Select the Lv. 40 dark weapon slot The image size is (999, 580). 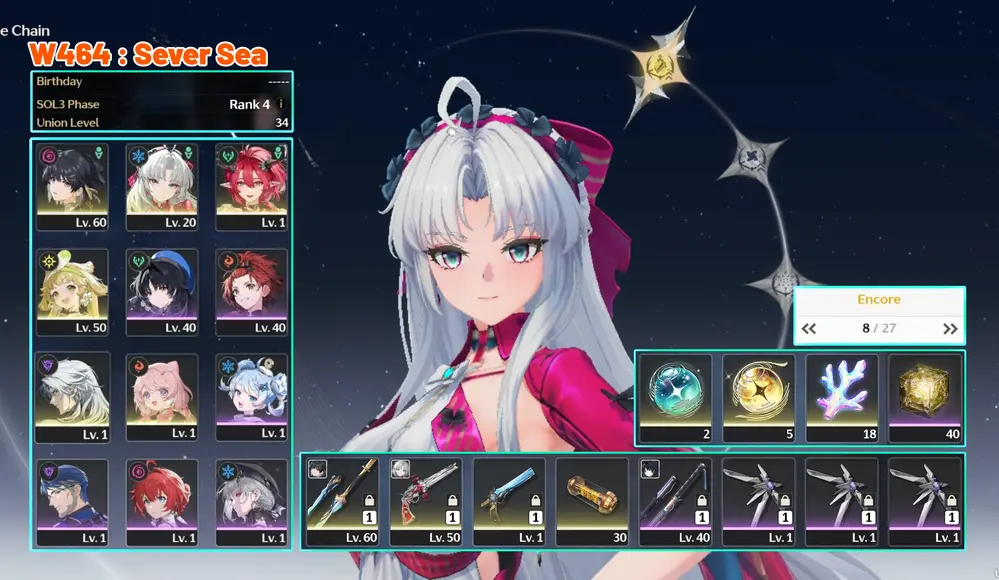coord(675,501)
